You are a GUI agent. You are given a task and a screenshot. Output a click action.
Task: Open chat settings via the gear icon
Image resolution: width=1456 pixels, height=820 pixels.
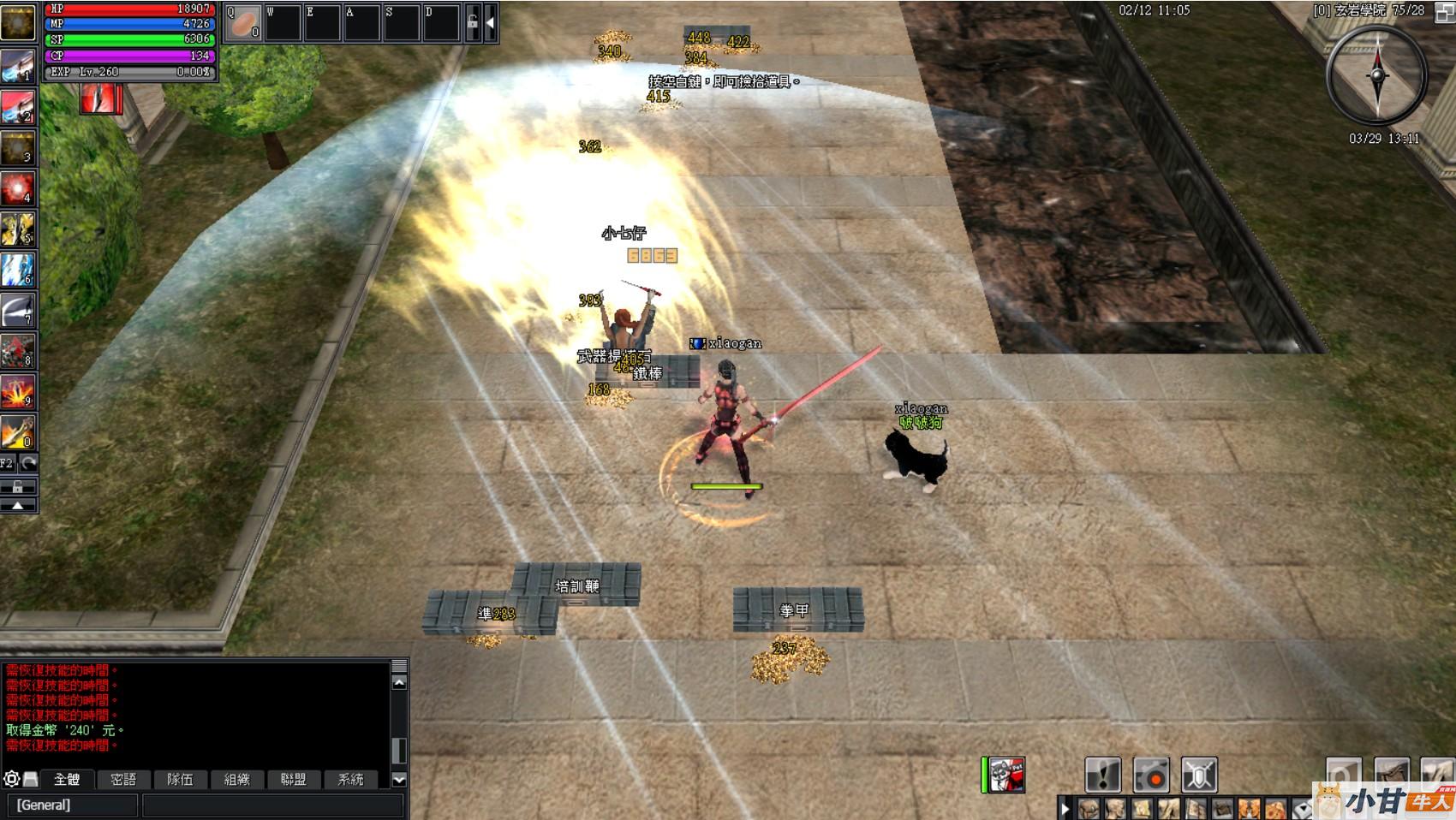[11, 779]
